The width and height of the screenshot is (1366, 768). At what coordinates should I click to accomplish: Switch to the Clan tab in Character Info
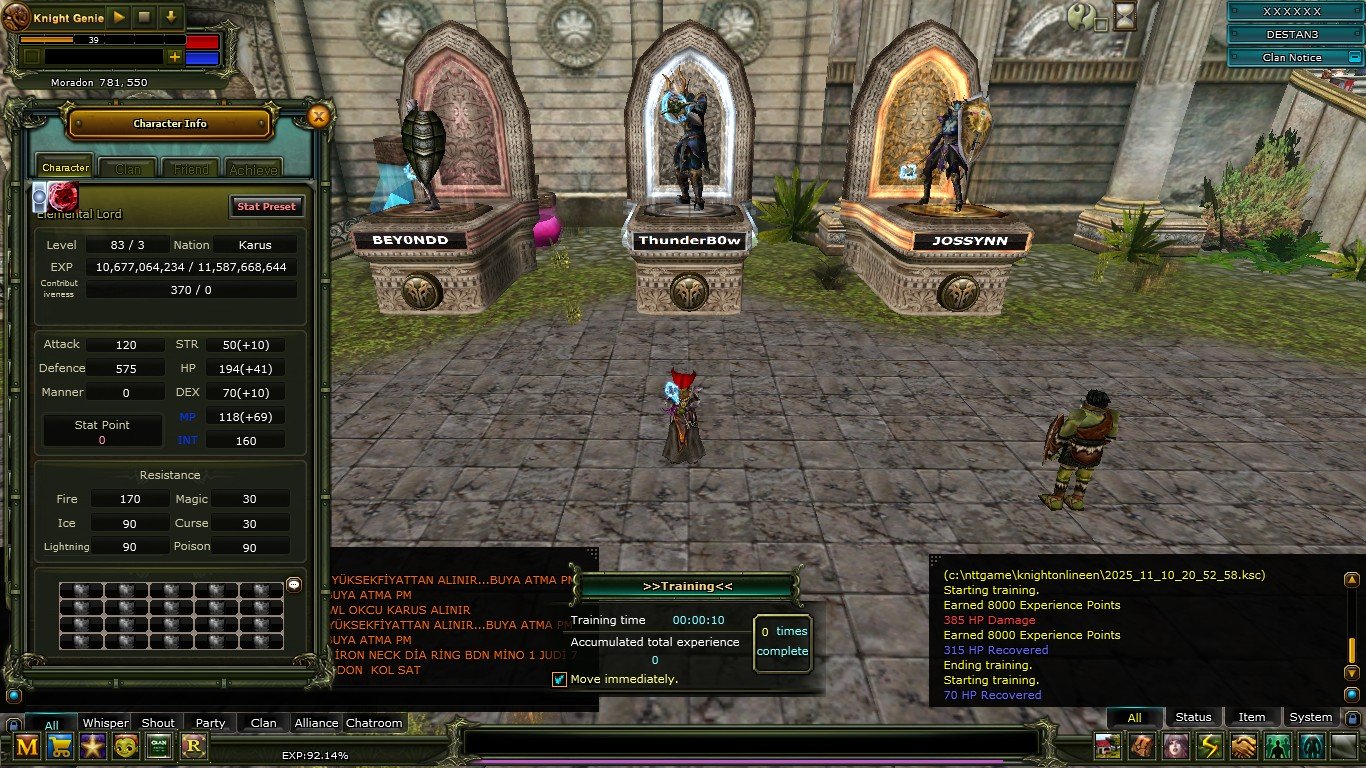tap(128, 169)
